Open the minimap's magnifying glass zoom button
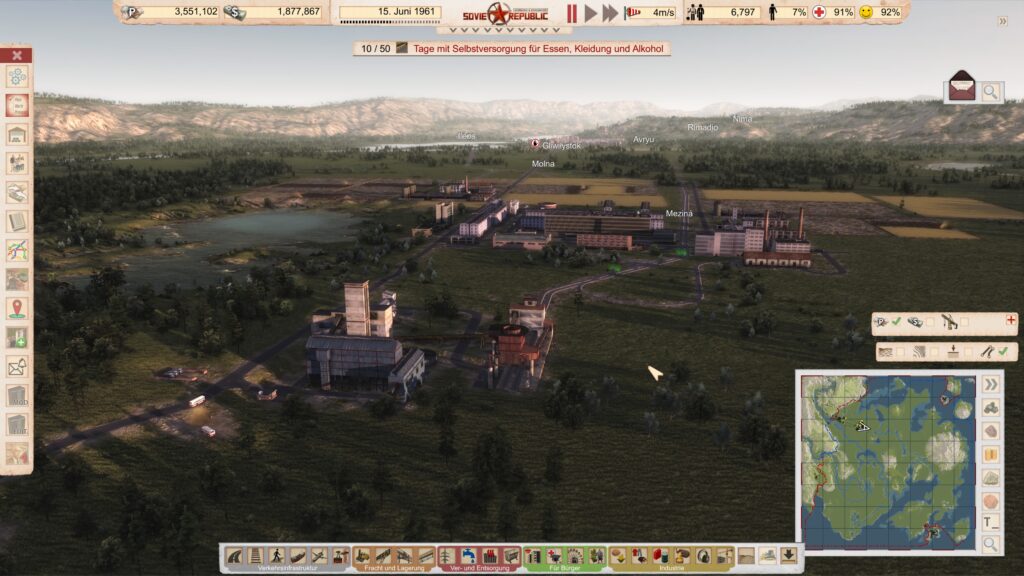Image resolution: width=1024 pixels, height=576 pixels. click(990, 544)
